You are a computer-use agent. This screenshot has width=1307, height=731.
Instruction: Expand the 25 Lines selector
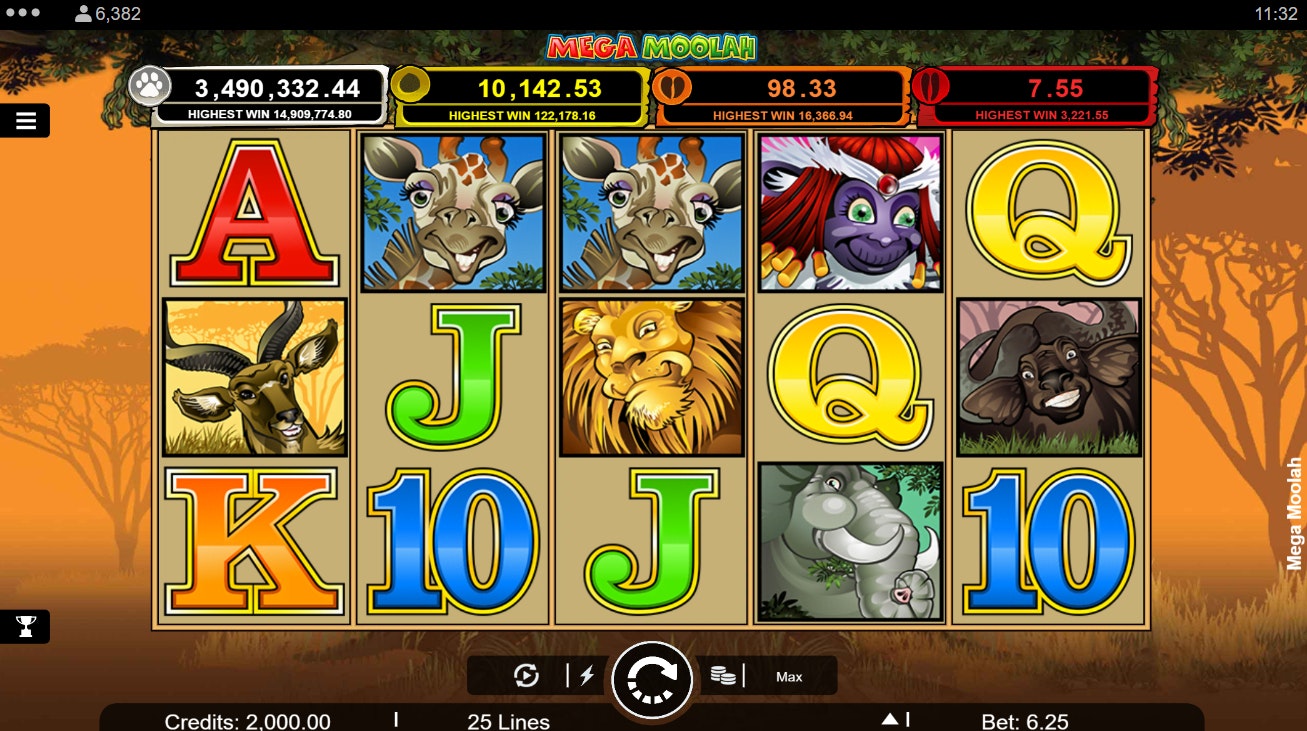coord(508,719)
